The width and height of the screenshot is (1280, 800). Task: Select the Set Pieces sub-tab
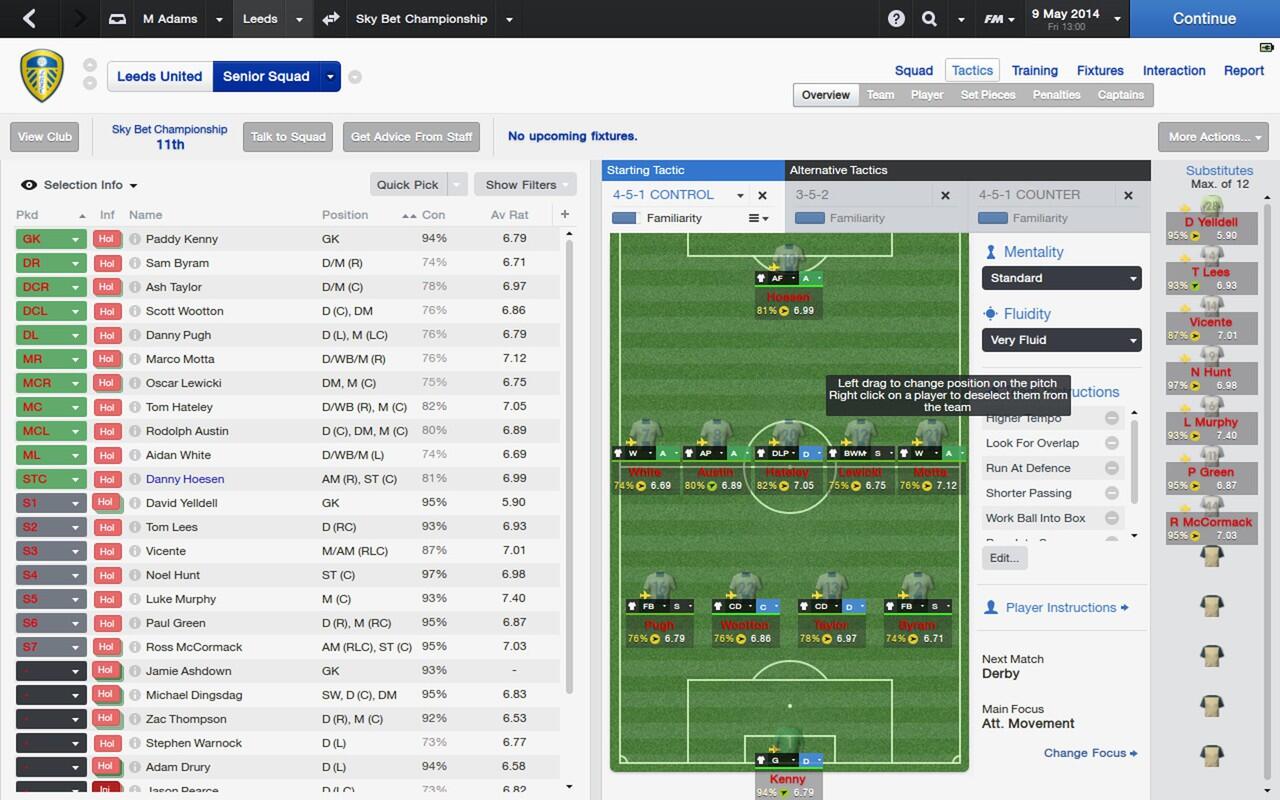[987, 95]
